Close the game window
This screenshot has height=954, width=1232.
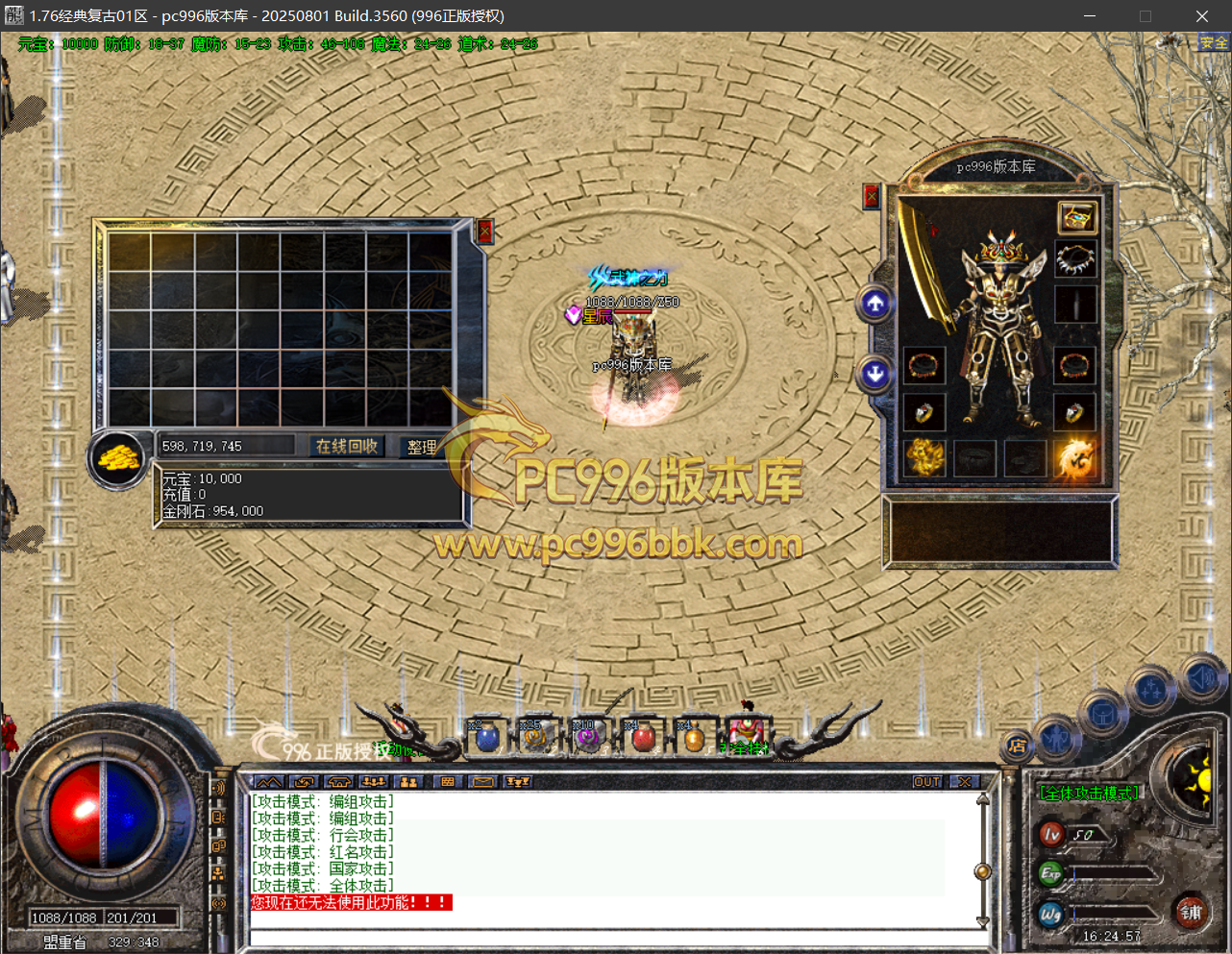pyautogui.click(x=1201, y=16)
